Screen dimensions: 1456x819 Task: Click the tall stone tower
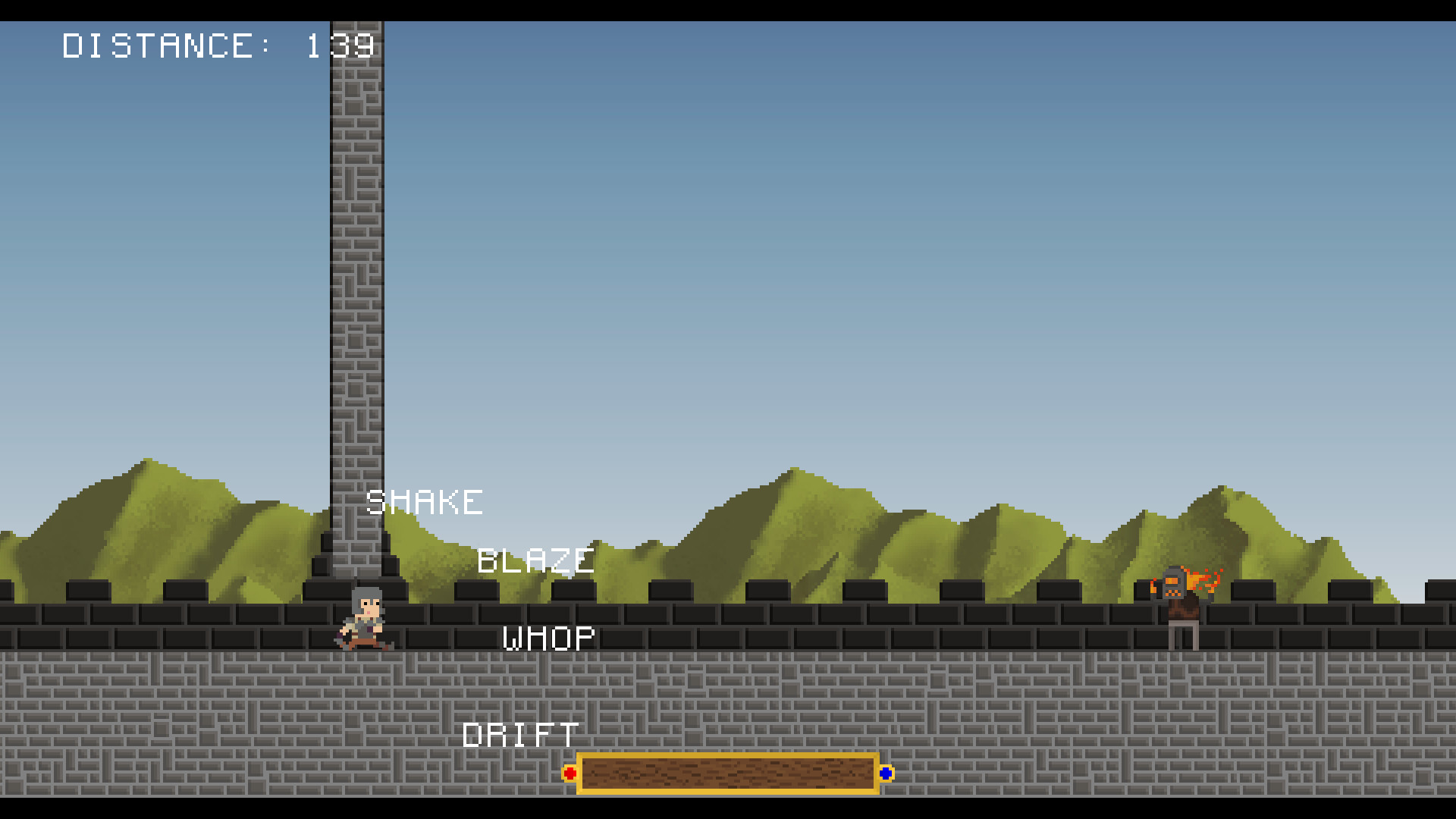click(353, 303)
